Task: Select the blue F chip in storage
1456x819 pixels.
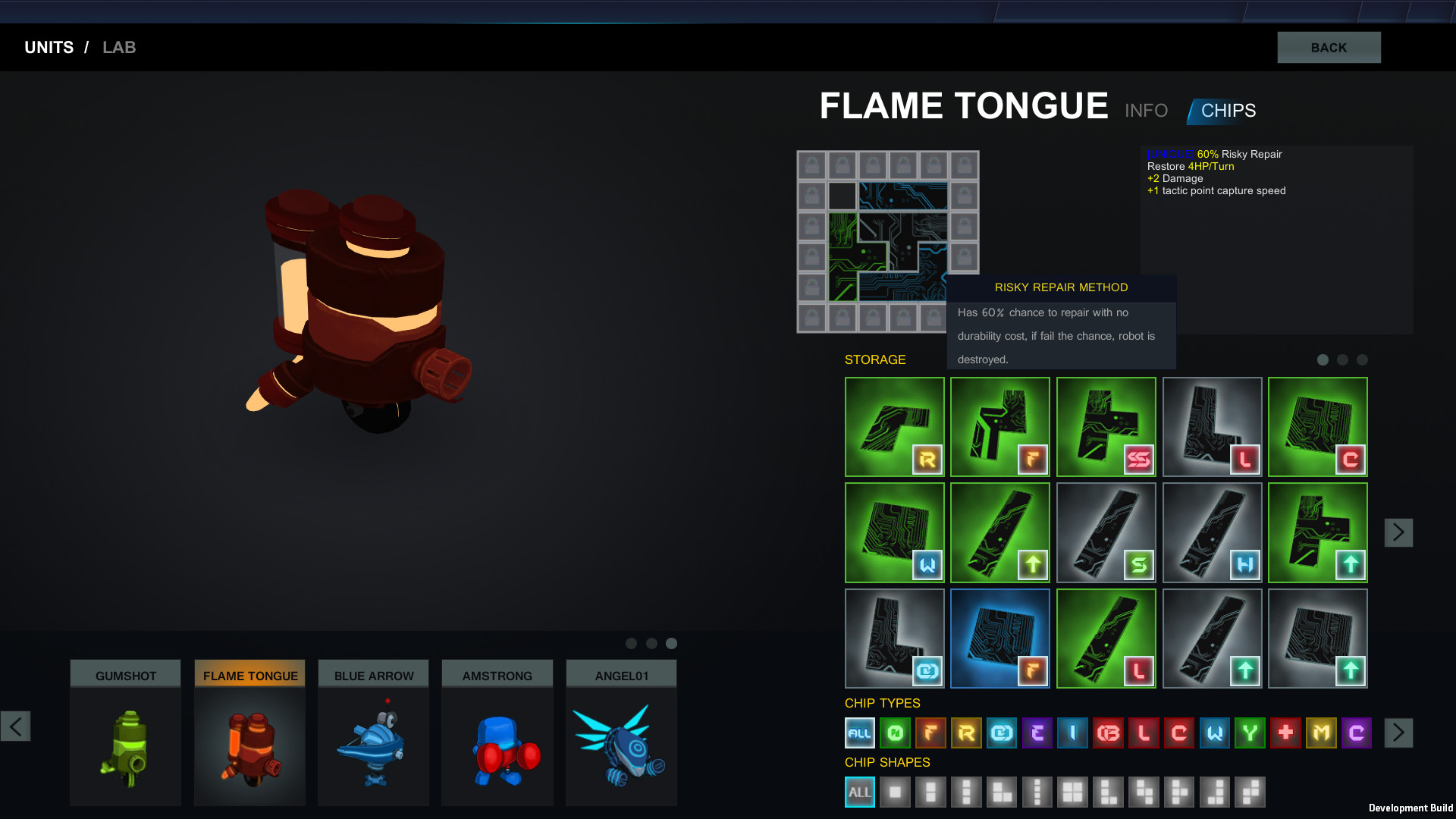Action: coord(999,638)
